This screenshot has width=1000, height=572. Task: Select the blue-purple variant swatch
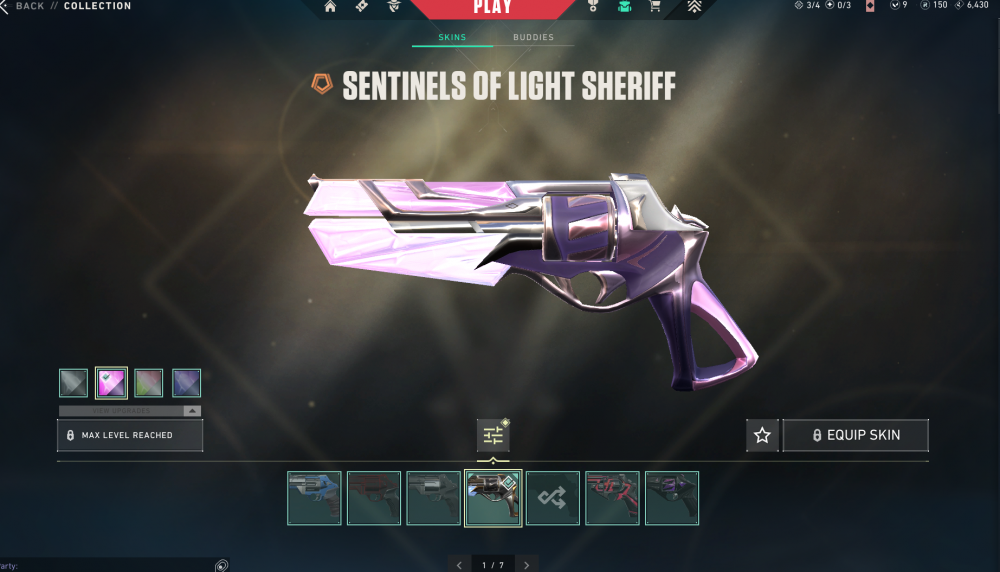[x=187, y=383]
